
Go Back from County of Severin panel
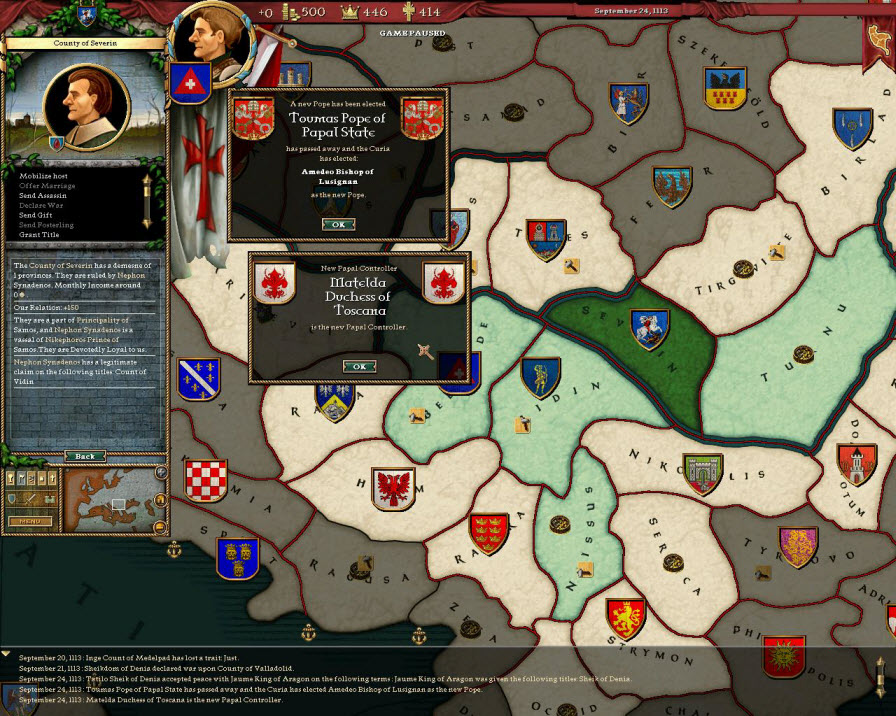click(x=85, y=456)
